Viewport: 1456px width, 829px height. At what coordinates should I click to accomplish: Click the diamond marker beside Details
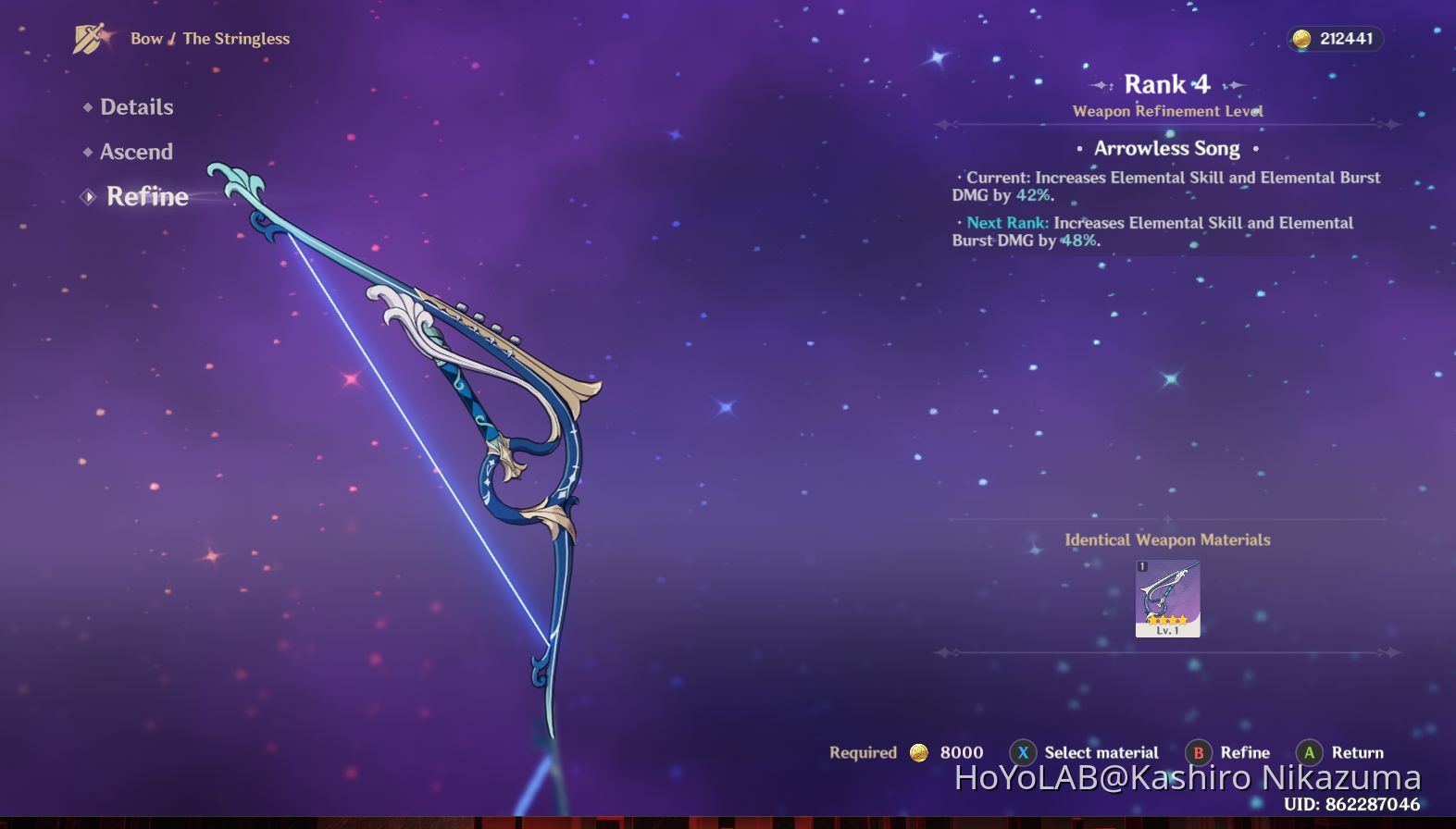click(86, 107)
